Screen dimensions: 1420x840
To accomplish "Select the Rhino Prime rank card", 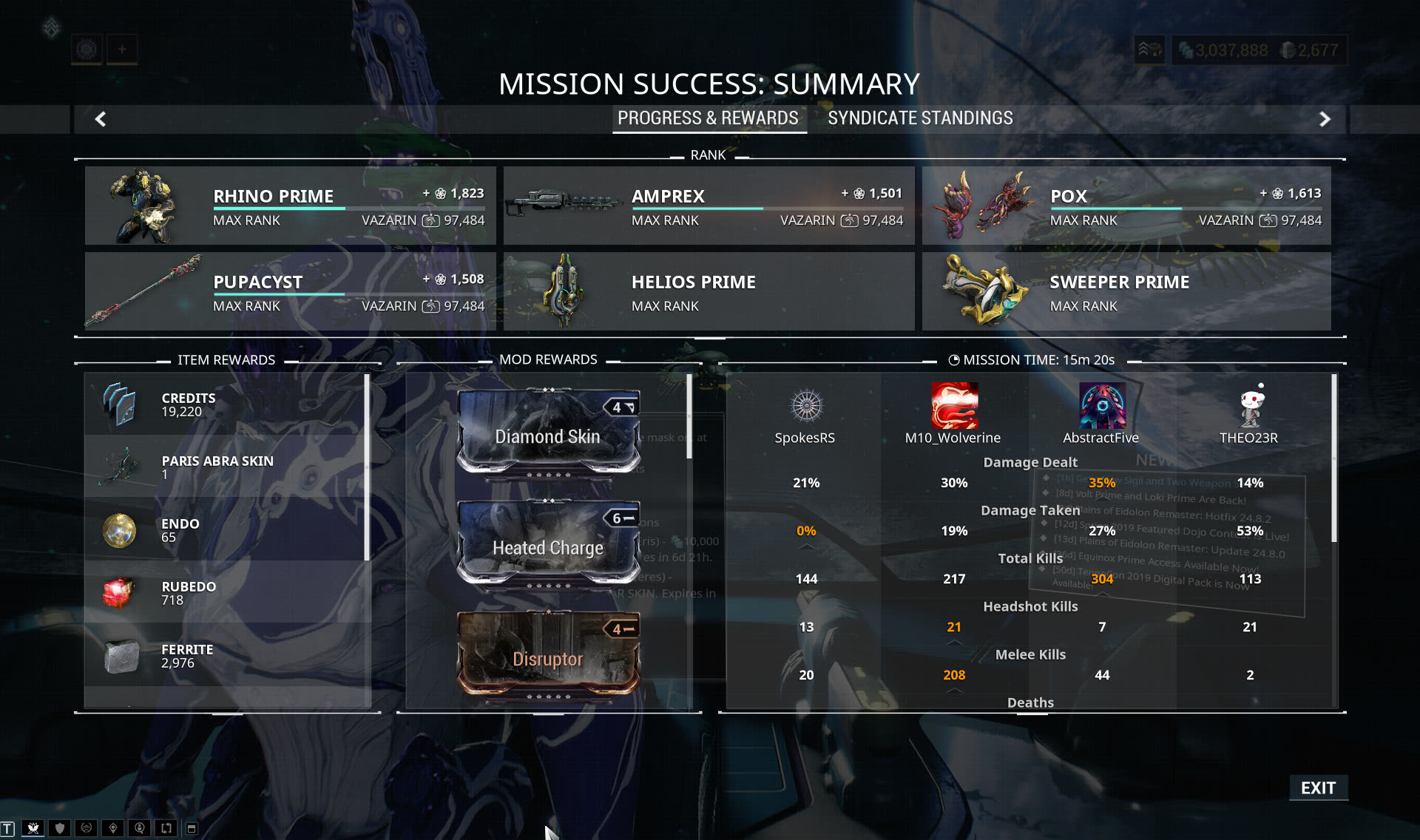I will click(290, 206).
